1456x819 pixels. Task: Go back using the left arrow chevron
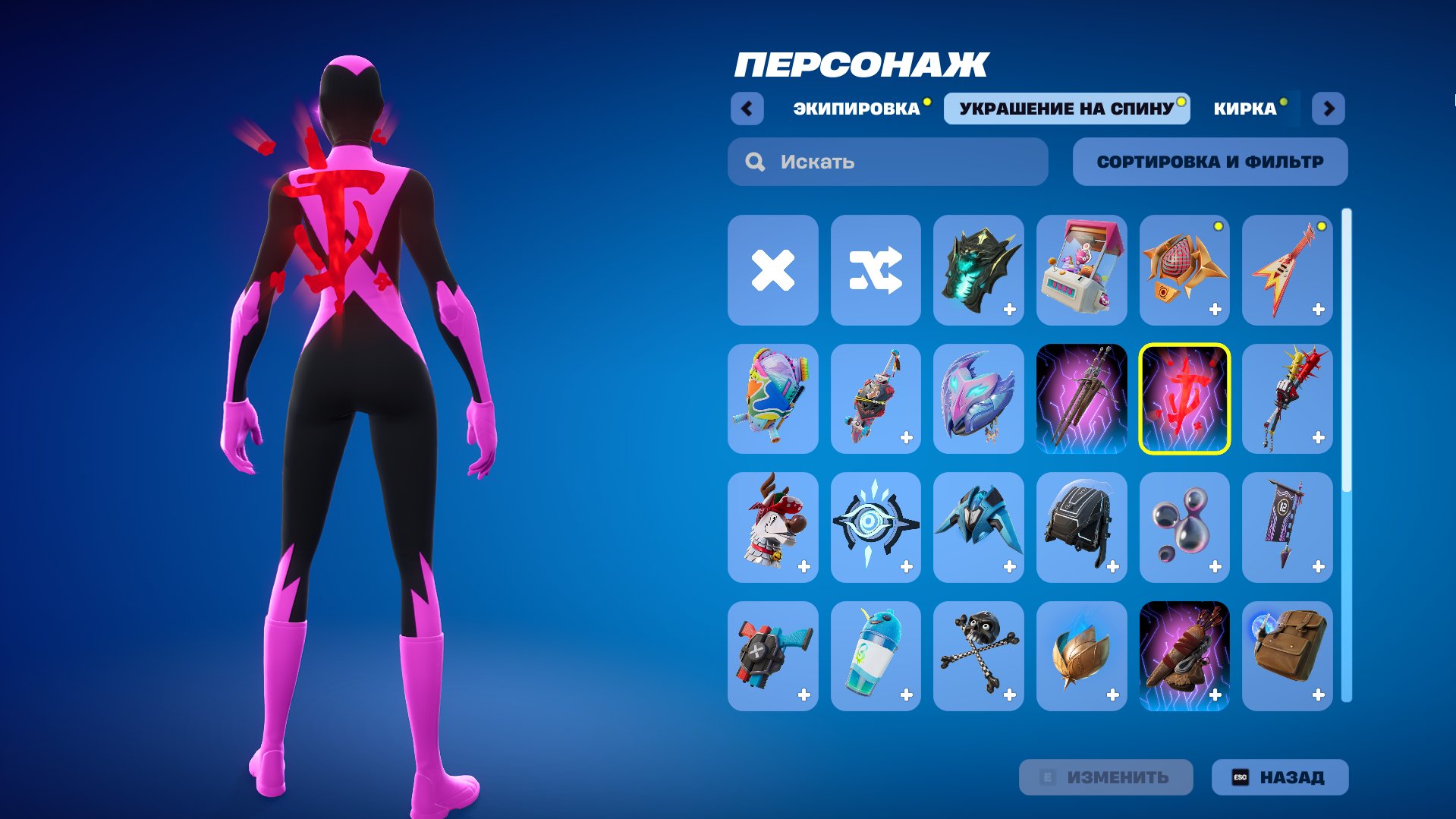(748, 109)
